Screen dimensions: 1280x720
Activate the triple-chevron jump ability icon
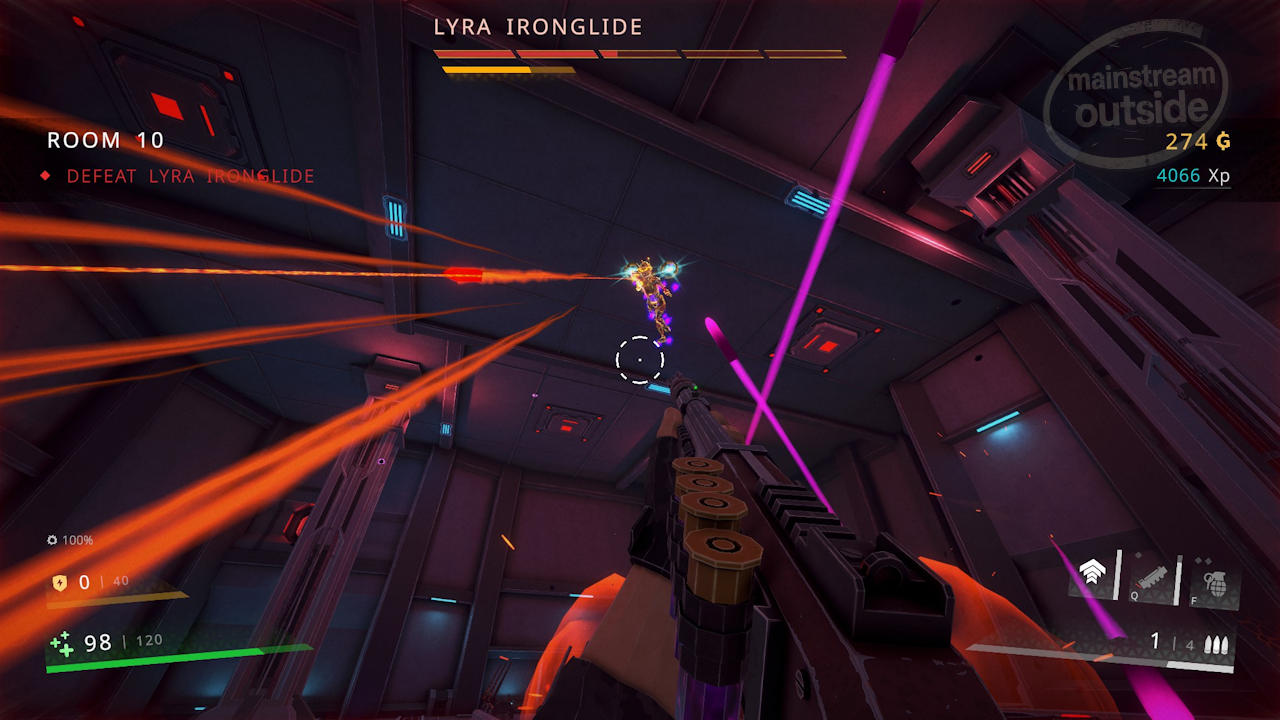pos(1091,574)
